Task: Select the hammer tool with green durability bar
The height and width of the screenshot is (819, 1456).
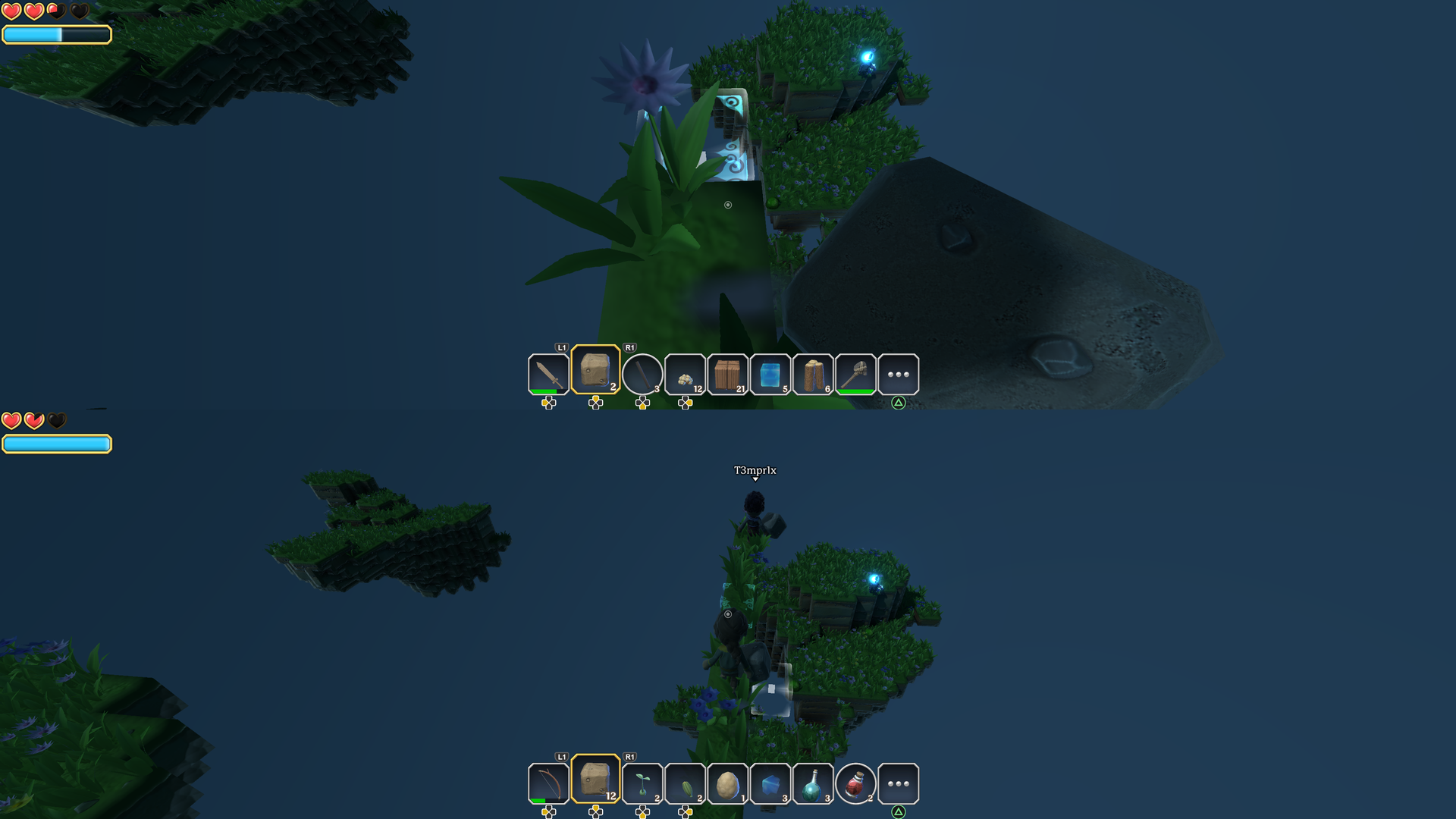Action: click(858, 373)
